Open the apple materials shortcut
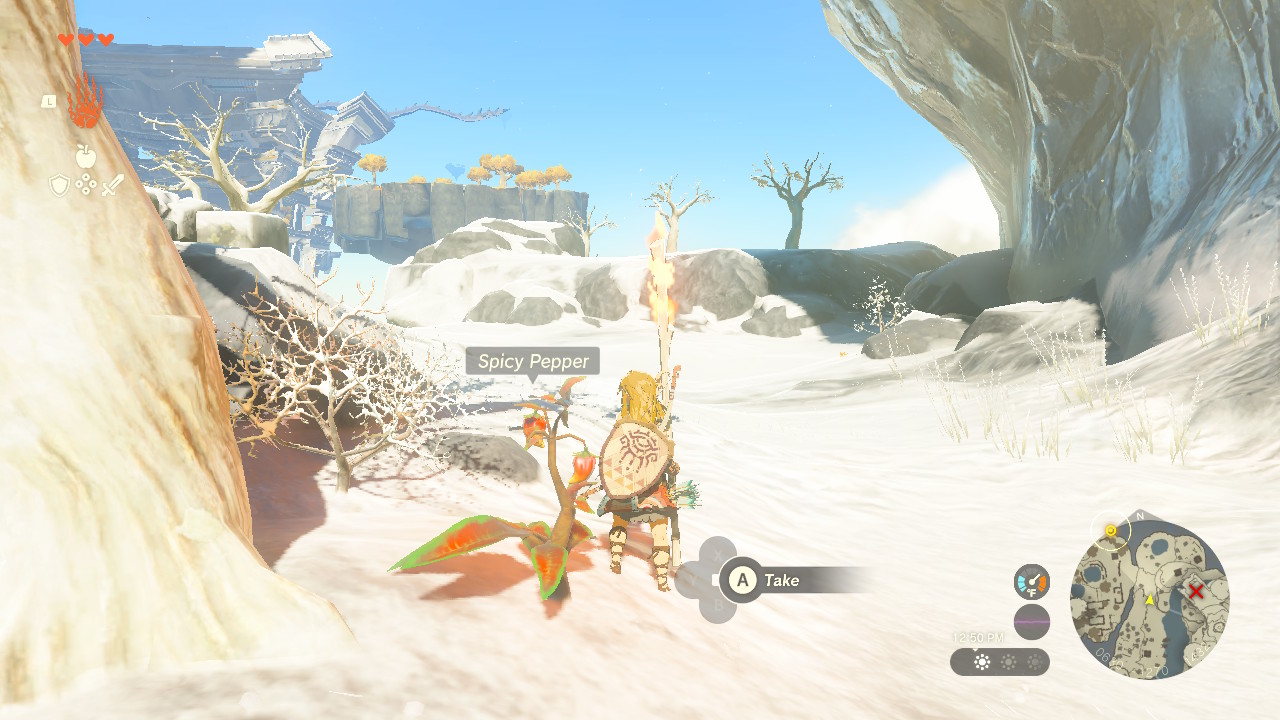This screenshot has height=720, width=1280. coord(85,155)
